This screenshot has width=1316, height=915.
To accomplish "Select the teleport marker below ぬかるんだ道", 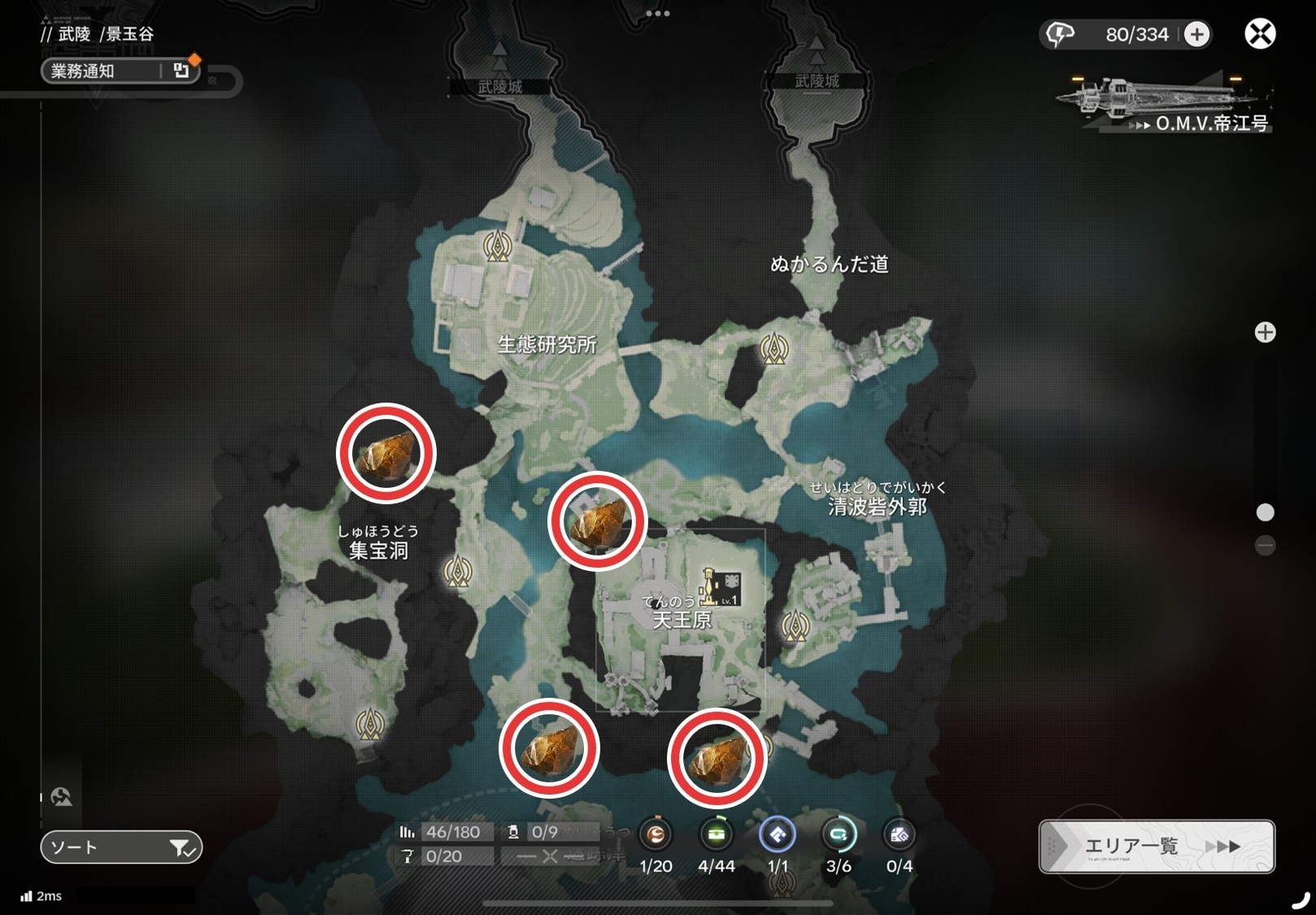I will coord(773,349).
